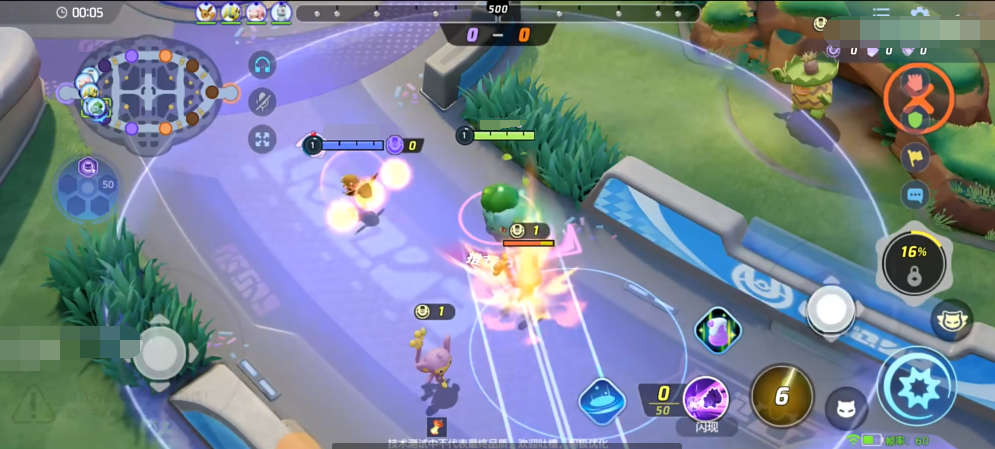Image resolution: width=995 pixels, height=449 pixels.
Task: Tap the hexagon energy panel showing 50
Action: (89, 188)
